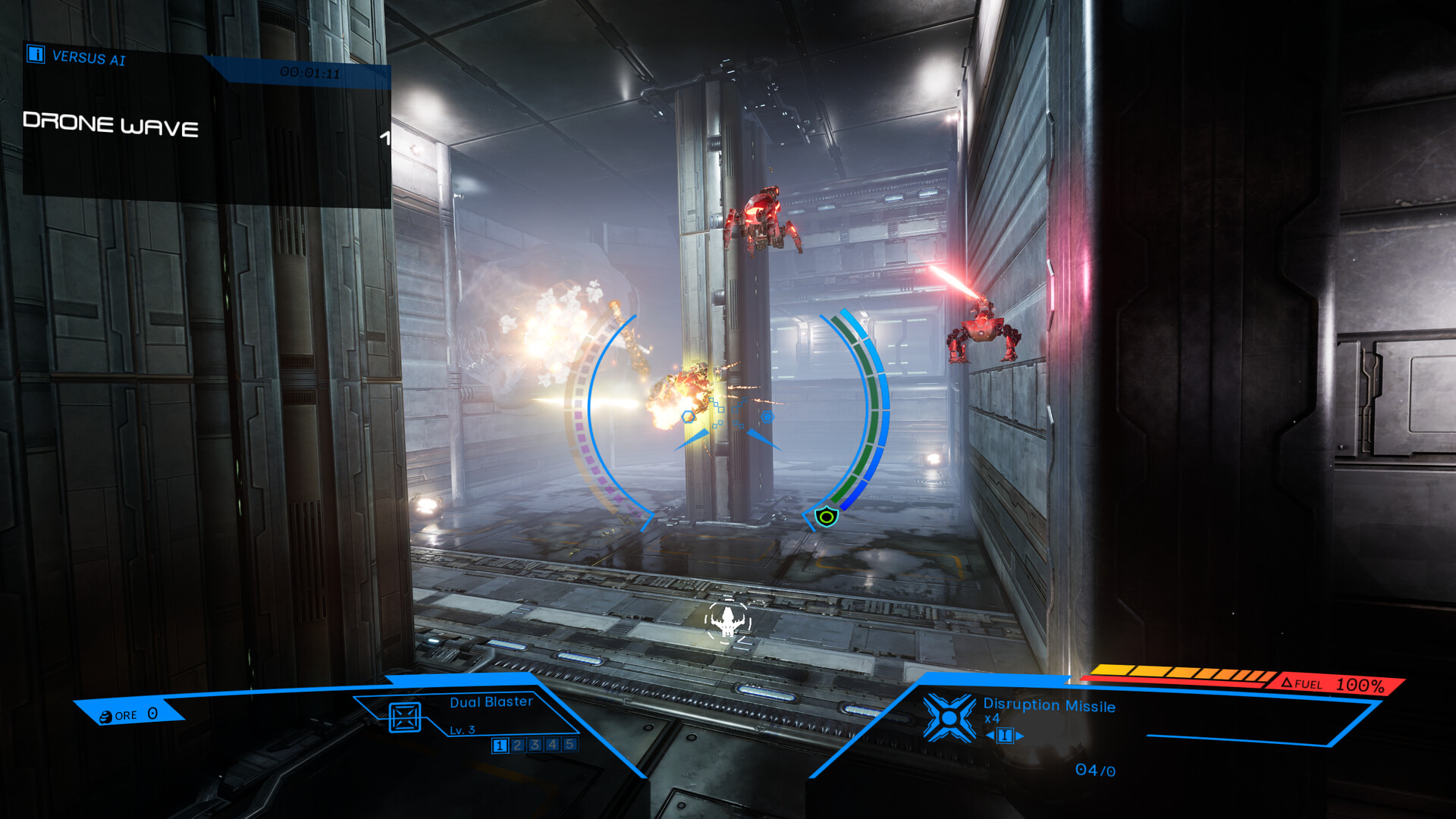Select weapon slot 1
Viewport: 1456px width, 819px height.
click(x=500, y=746)
